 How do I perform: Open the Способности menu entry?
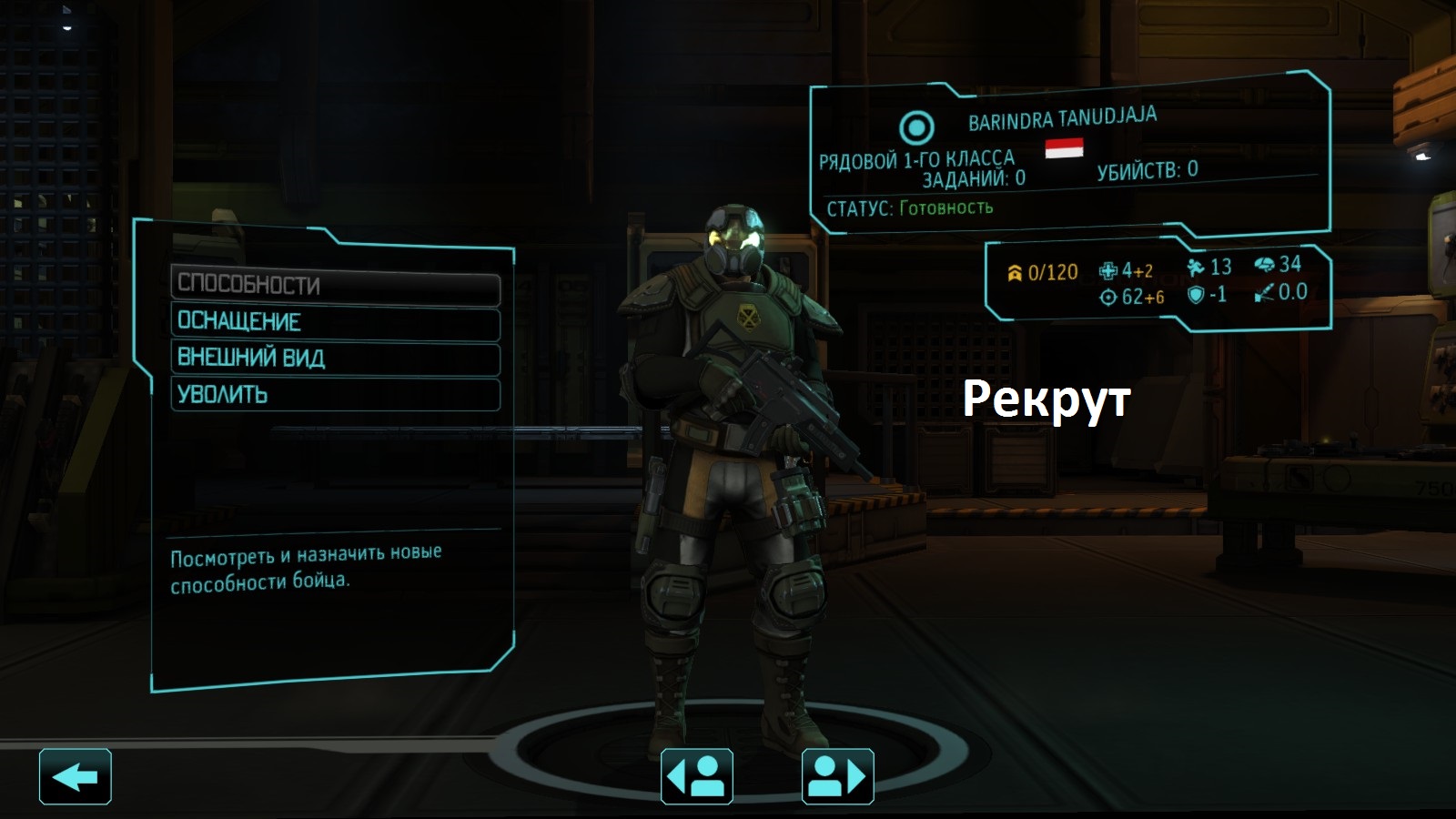[335, 286]
